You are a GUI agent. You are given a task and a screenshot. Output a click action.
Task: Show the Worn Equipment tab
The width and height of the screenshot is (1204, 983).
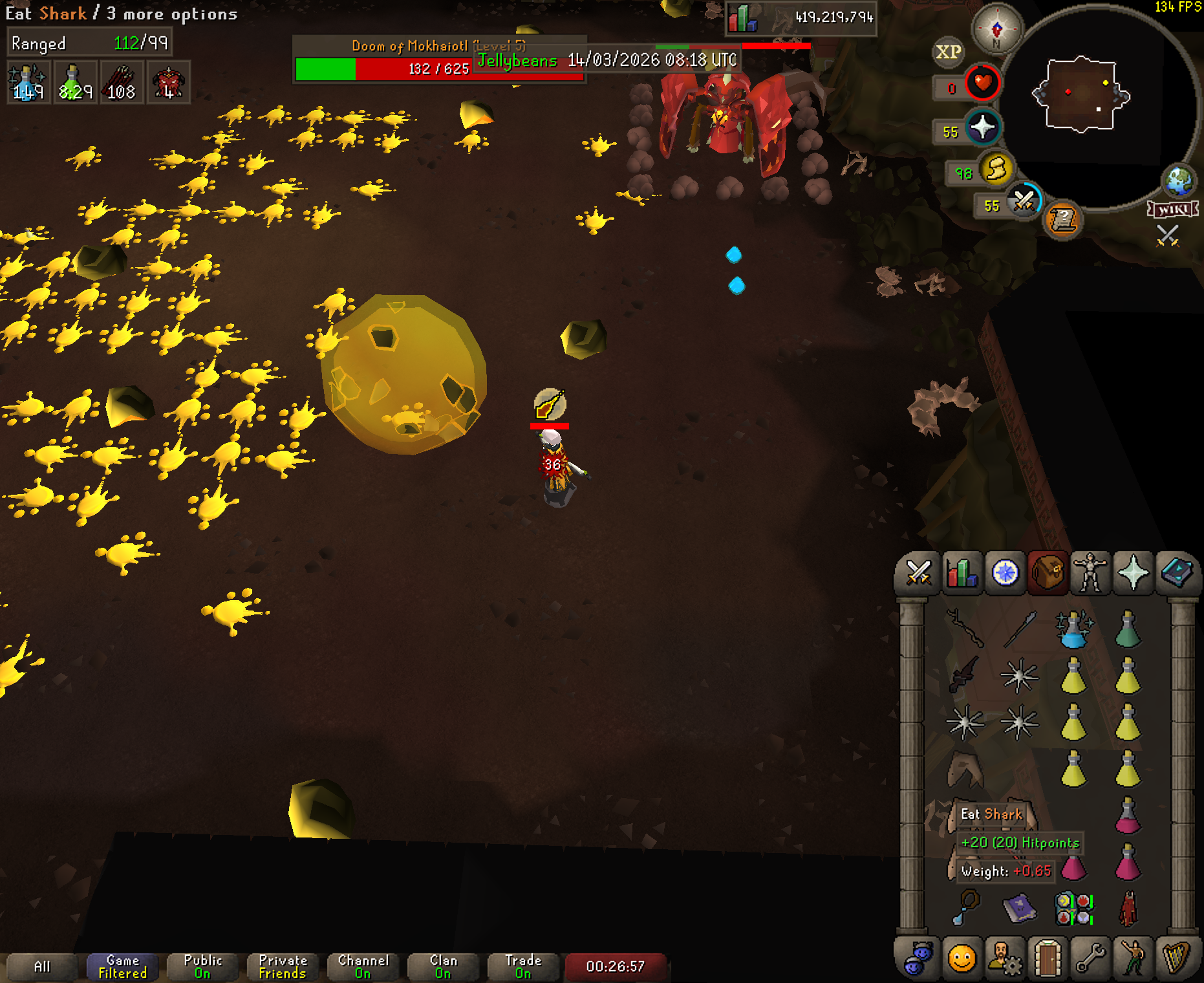[x=1090, y=573]
